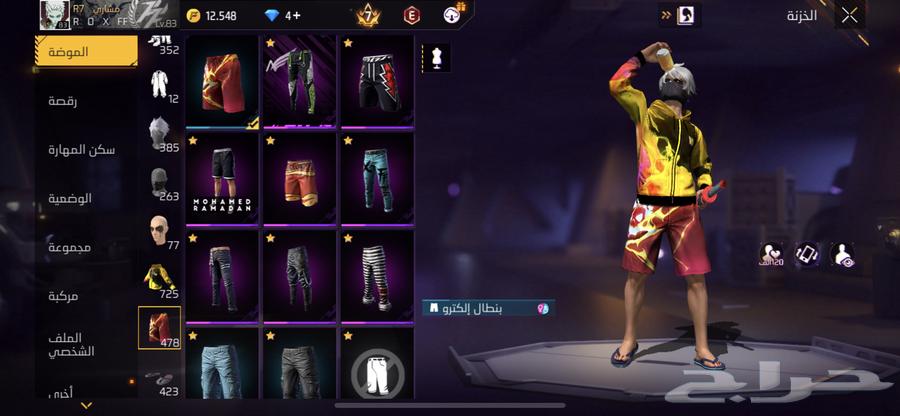Choose the green skeleton pants

pyautogui.click(x=299, y=82)
